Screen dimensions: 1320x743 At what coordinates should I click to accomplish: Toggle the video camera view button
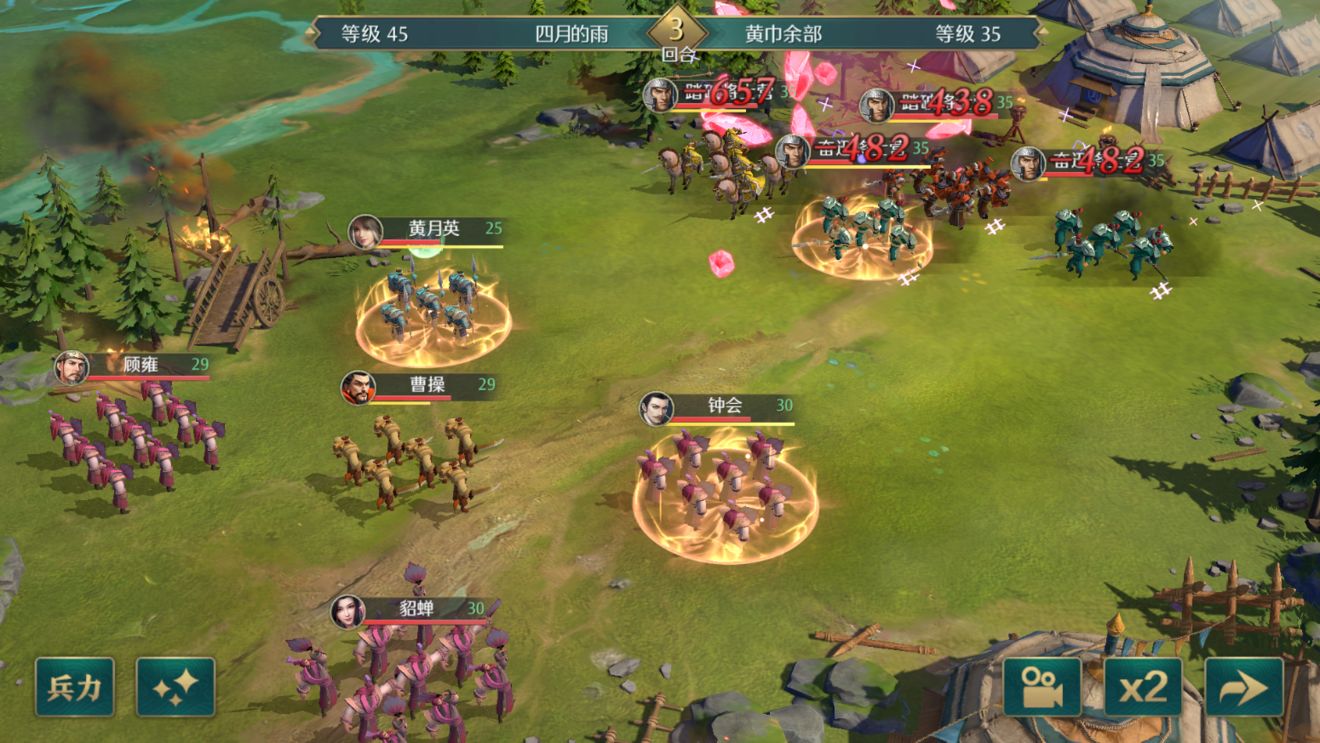[1042, 686]
